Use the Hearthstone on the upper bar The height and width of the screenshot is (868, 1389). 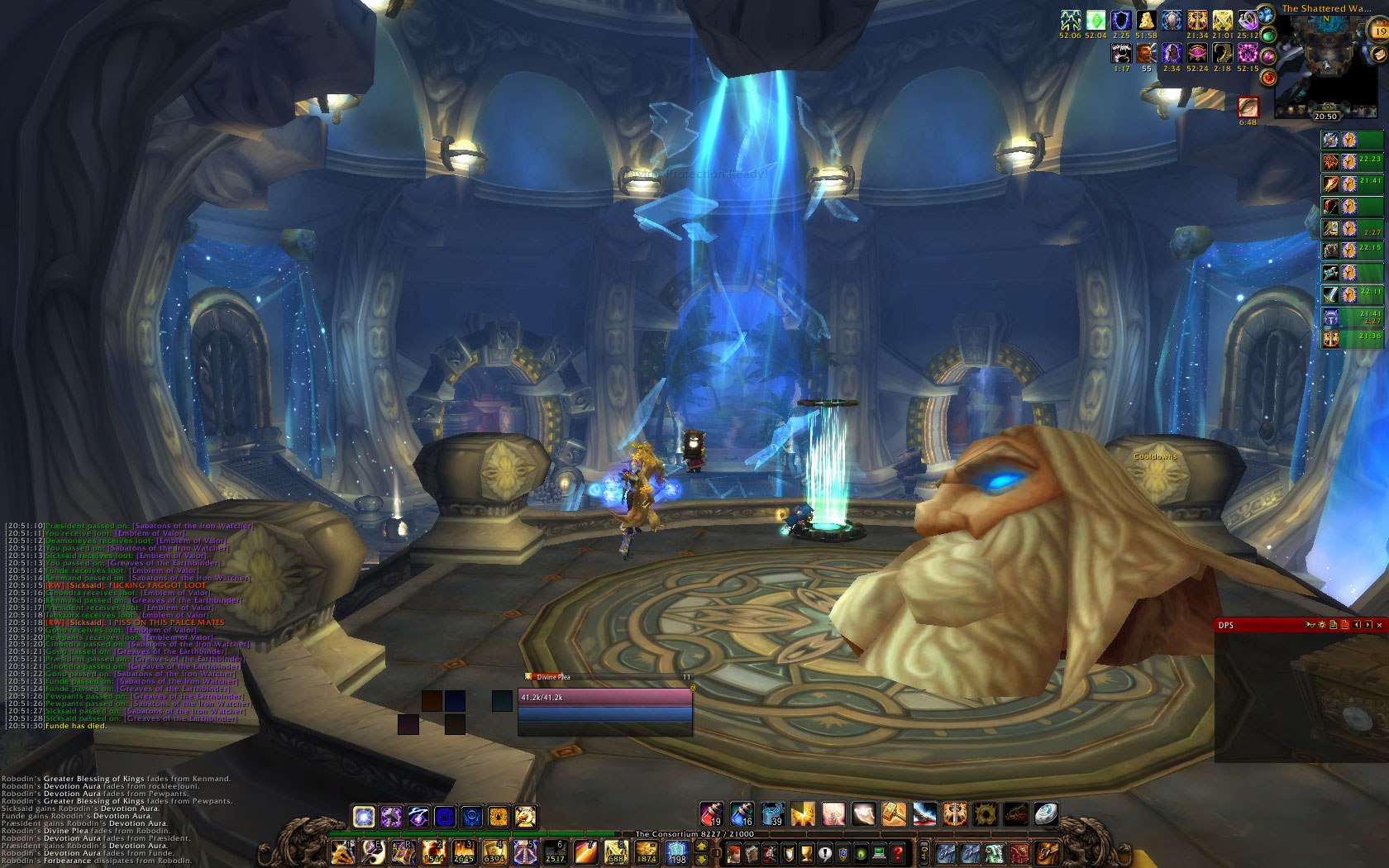coord(1045,814)
